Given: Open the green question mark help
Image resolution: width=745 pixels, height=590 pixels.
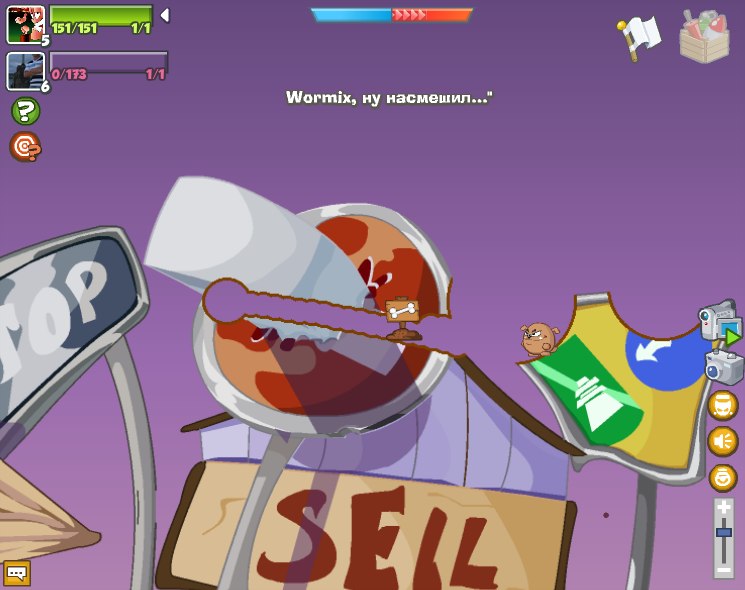Looking at the screenshot, I should [25, 111].
